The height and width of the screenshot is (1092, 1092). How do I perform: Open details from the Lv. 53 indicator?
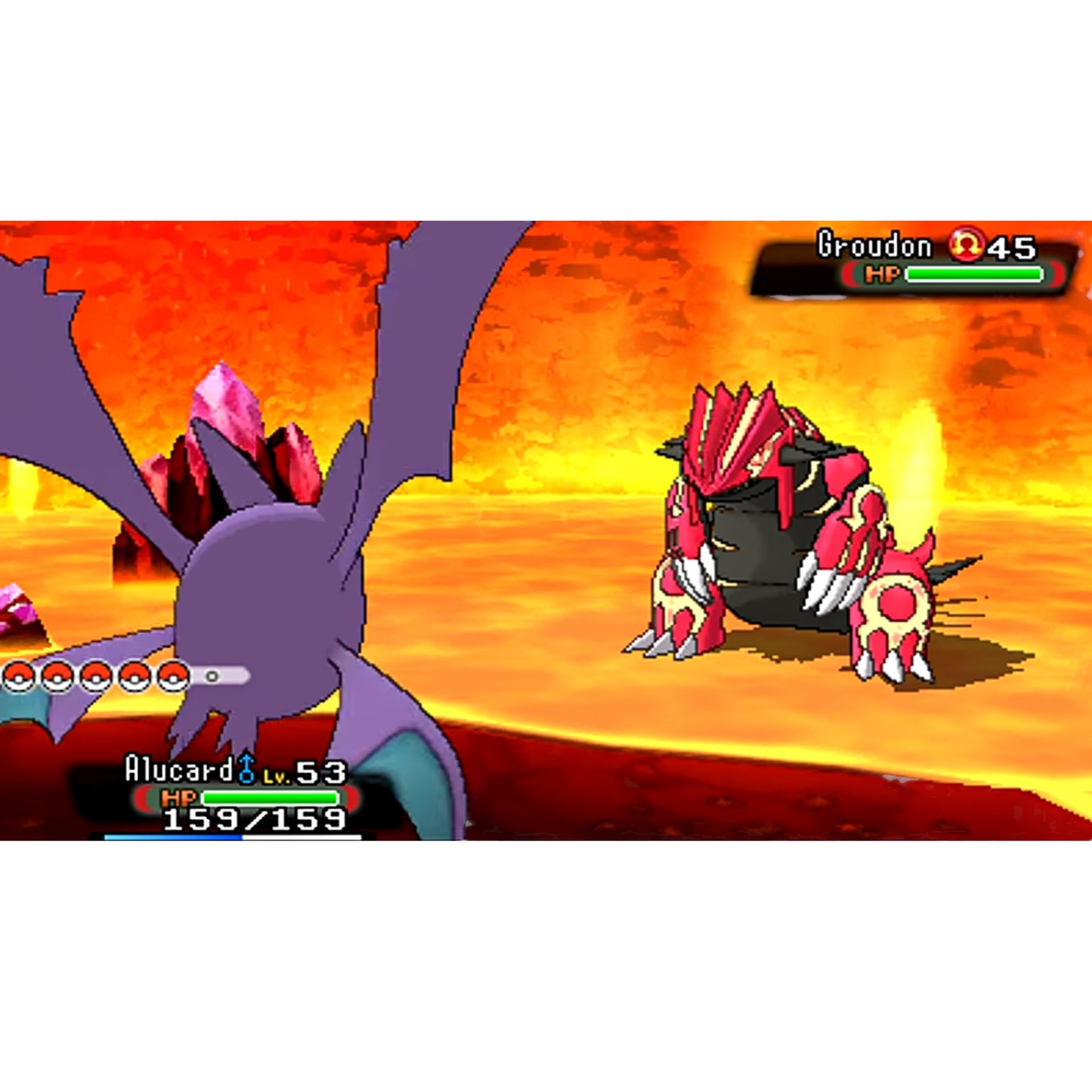(306, 775)
